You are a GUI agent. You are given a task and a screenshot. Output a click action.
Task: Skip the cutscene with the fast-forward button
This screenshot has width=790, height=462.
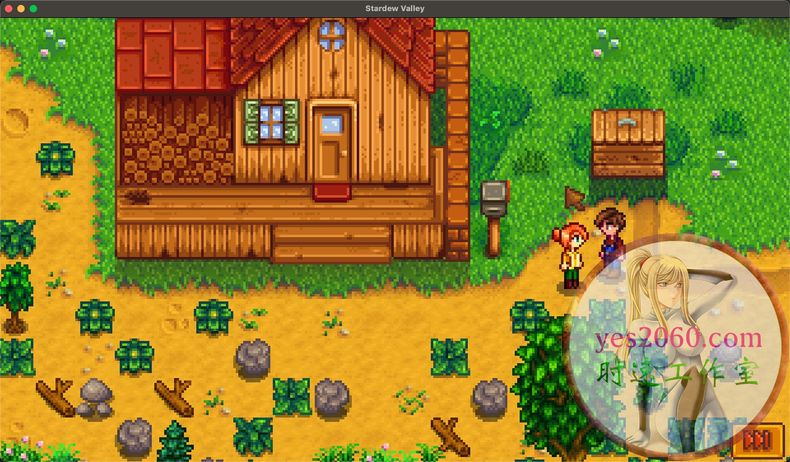click(759, 439)
